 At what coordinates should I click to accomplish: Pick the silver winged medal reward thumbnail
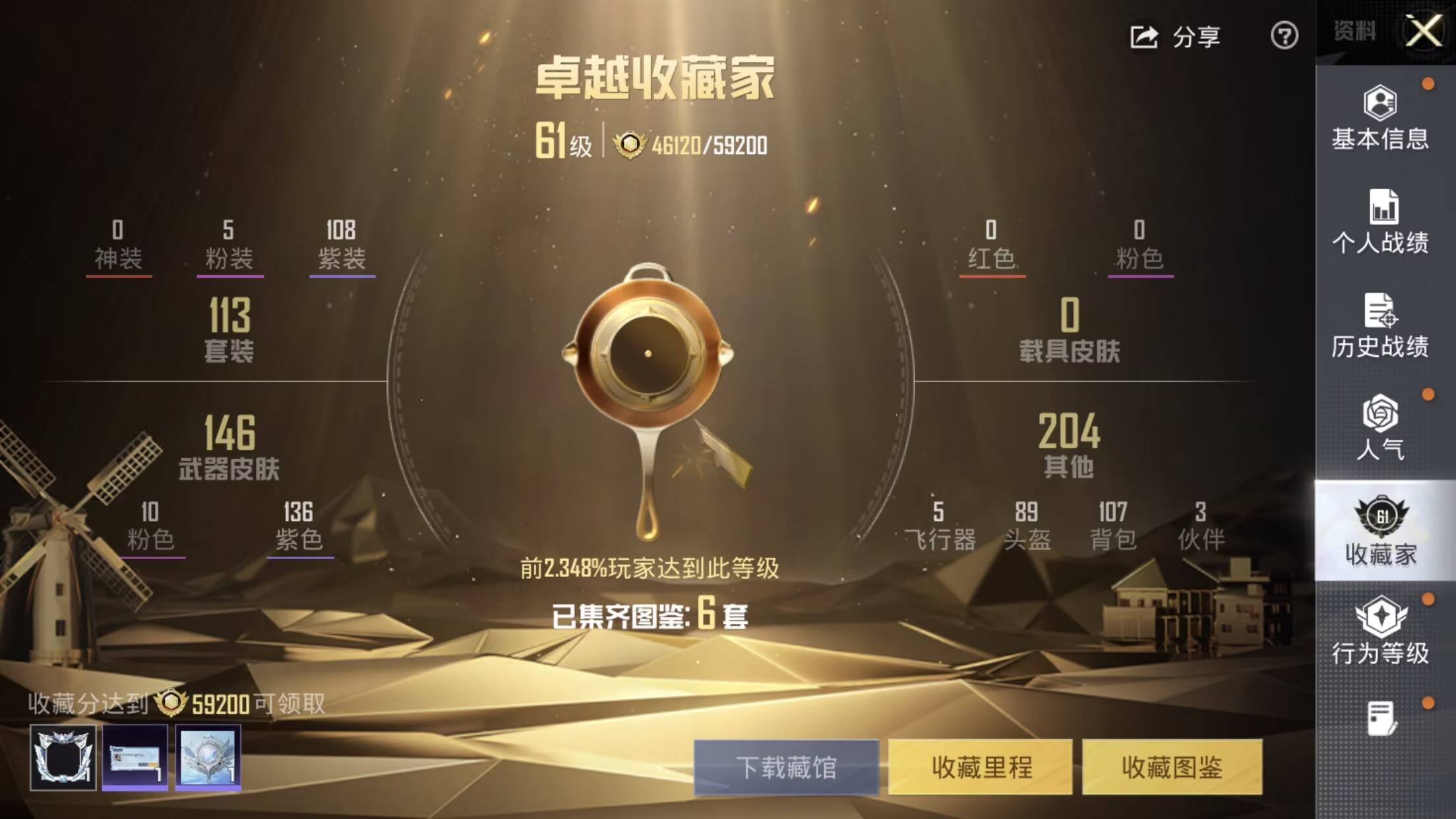click(x=208, y=757)
